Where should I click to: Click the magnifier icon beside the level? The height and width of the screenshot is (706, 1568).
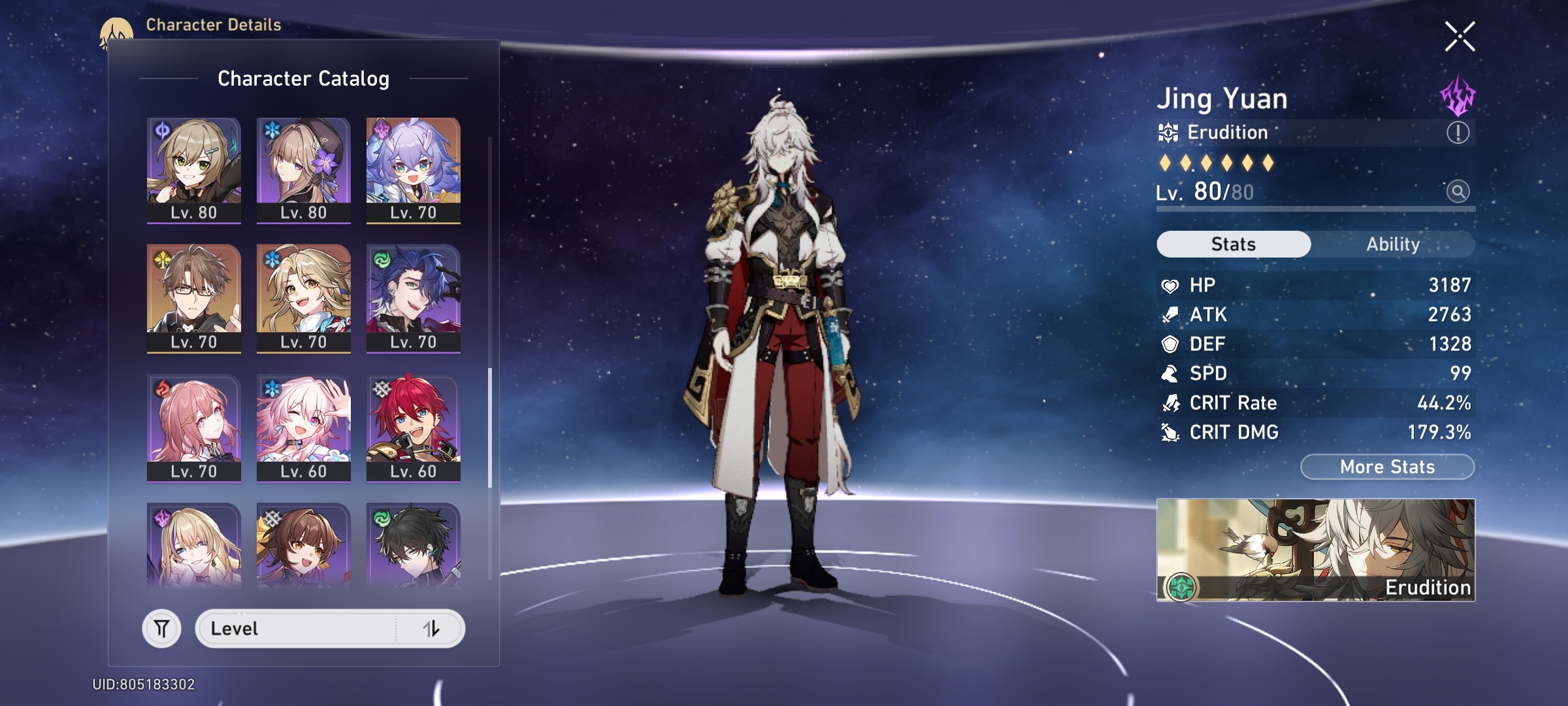1458,192
